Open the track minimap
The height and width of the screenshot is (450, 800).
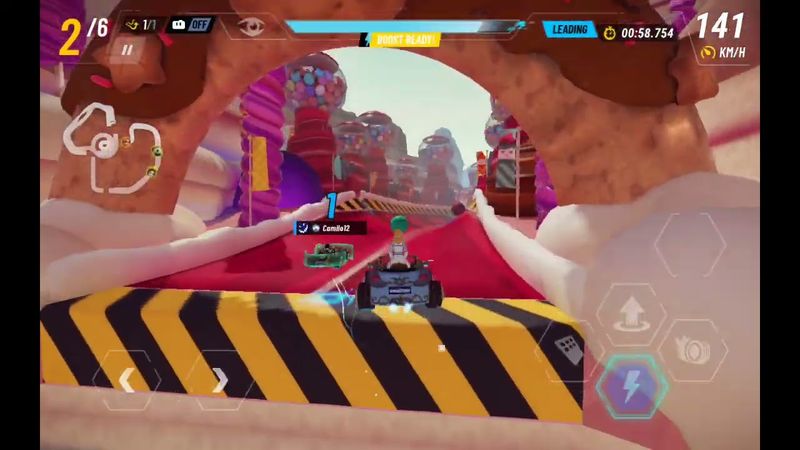coord(110,148)
